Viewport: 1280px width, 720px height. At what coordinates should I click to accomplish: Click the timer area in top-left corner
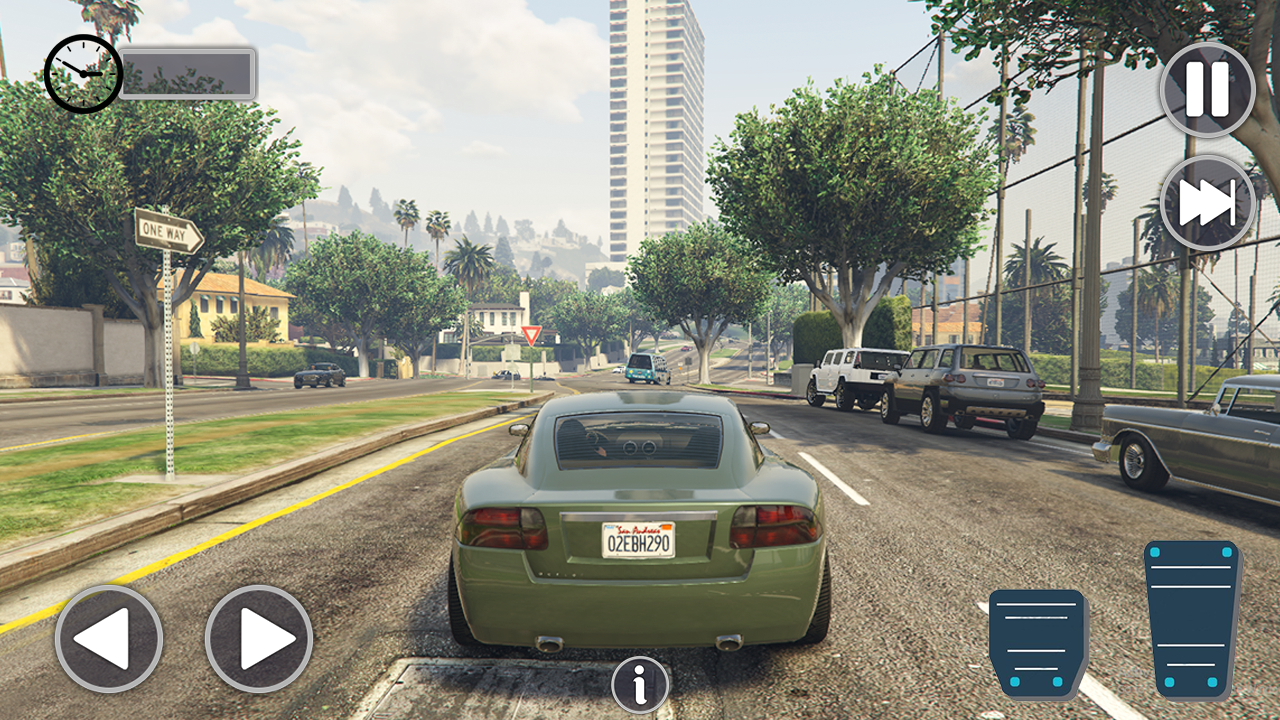(81, 70)
